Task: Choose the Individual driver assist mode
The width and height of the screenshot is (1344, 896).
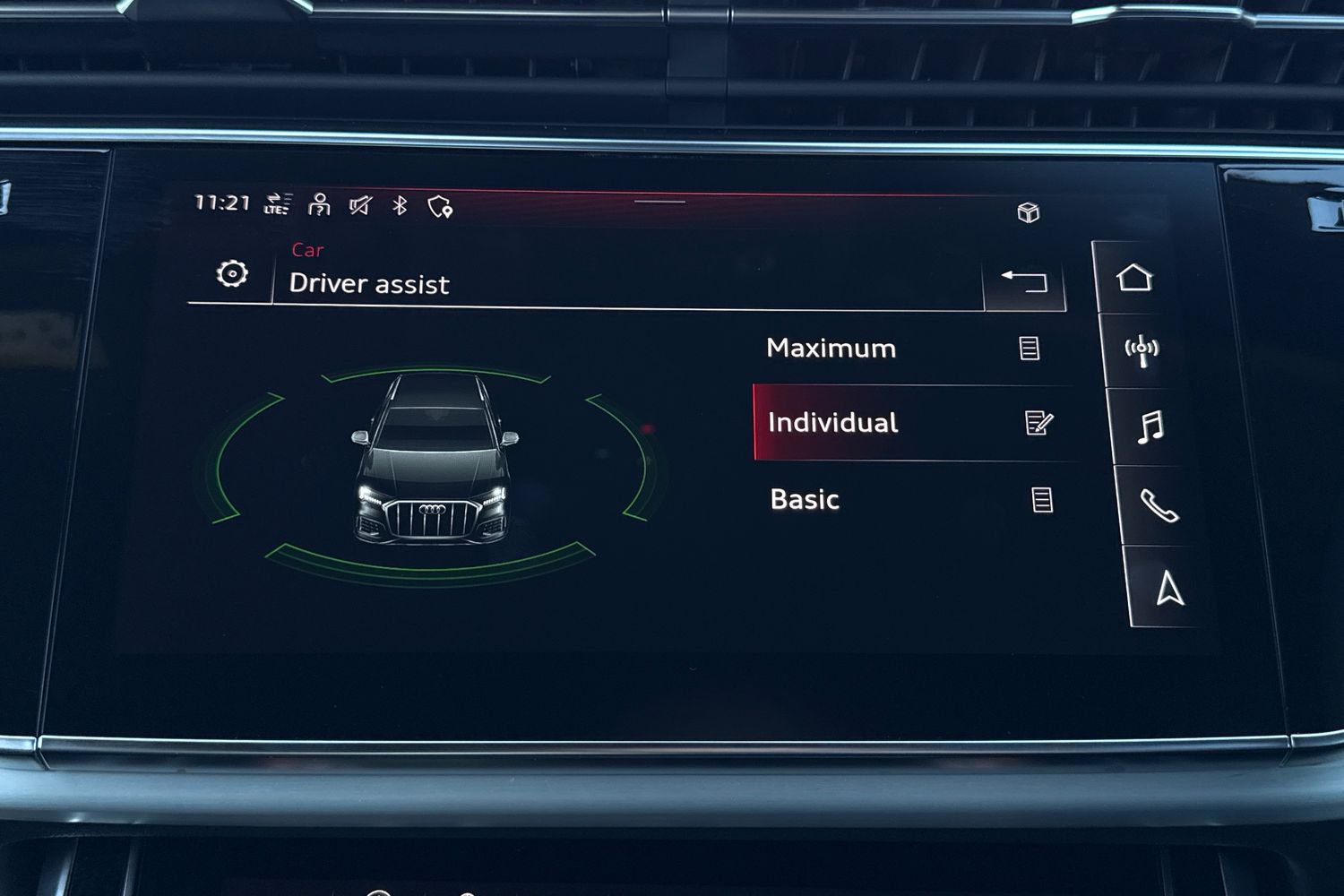Action: click(x=833, y=423)
